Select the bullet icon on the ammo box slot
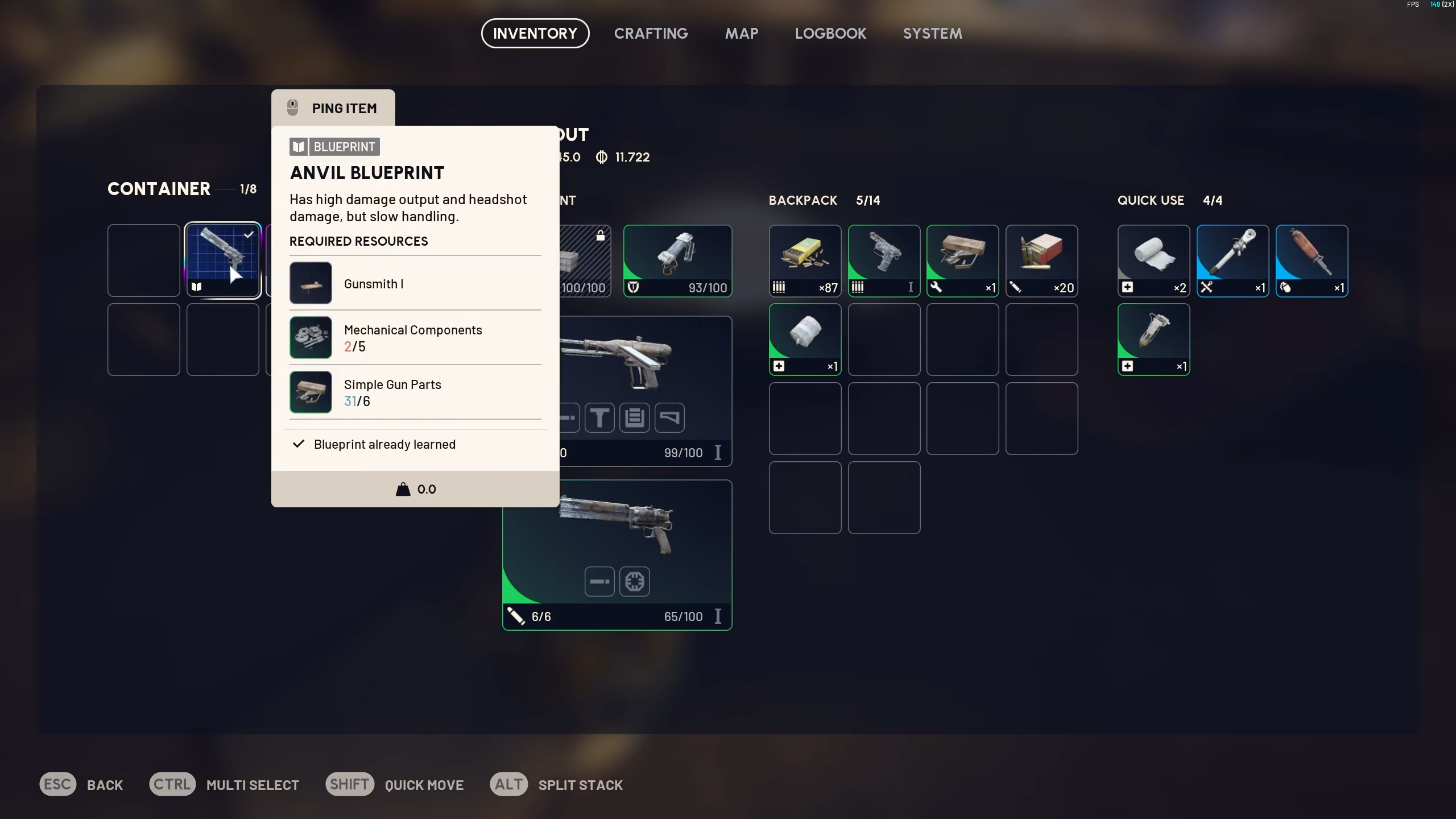Viewport: 1456px width, 819px height. click(x=780, y=288)
